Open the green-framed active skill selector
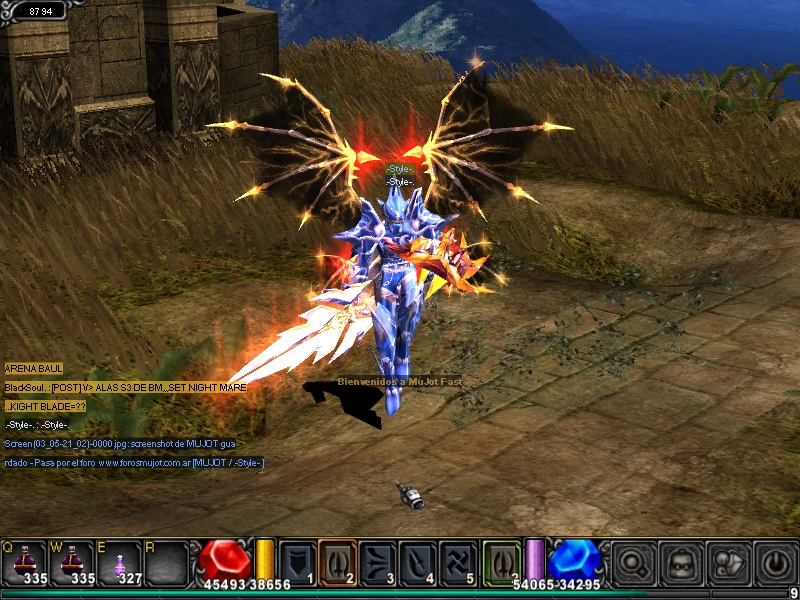The height and width of the screenshot is (600, 800). 502,561
